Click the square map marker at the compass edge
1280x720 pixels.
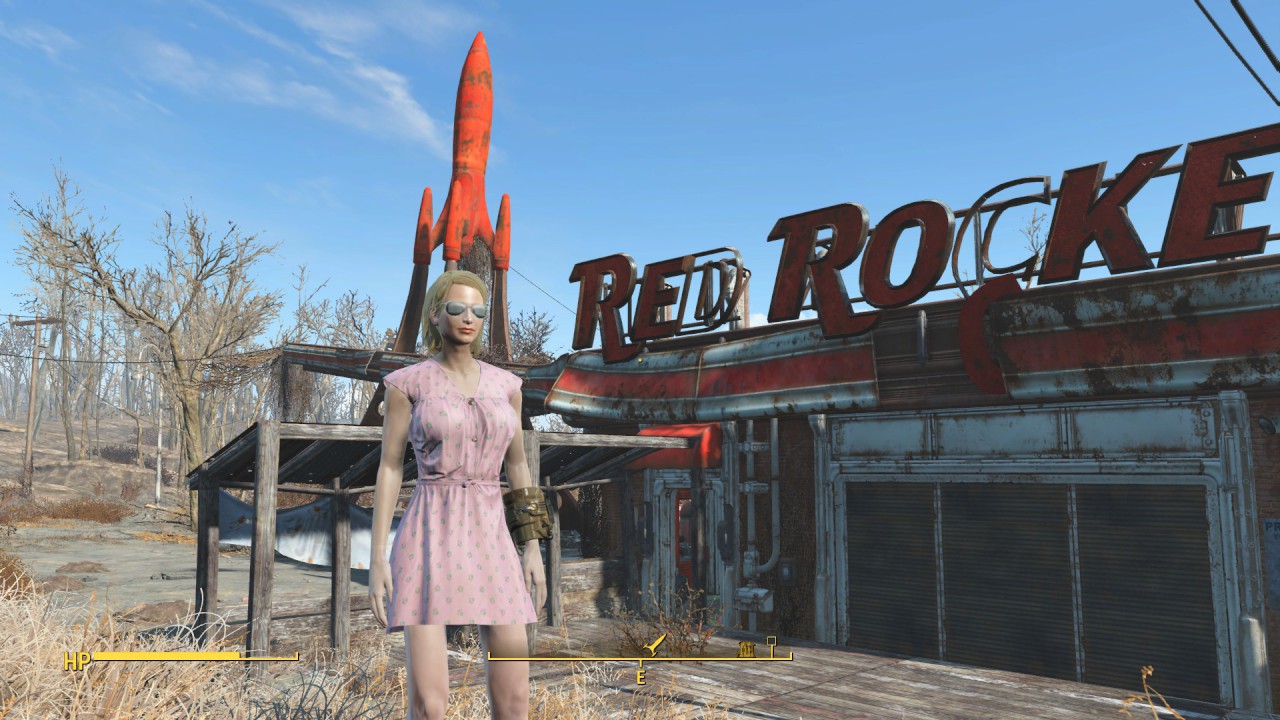[772, 641]
